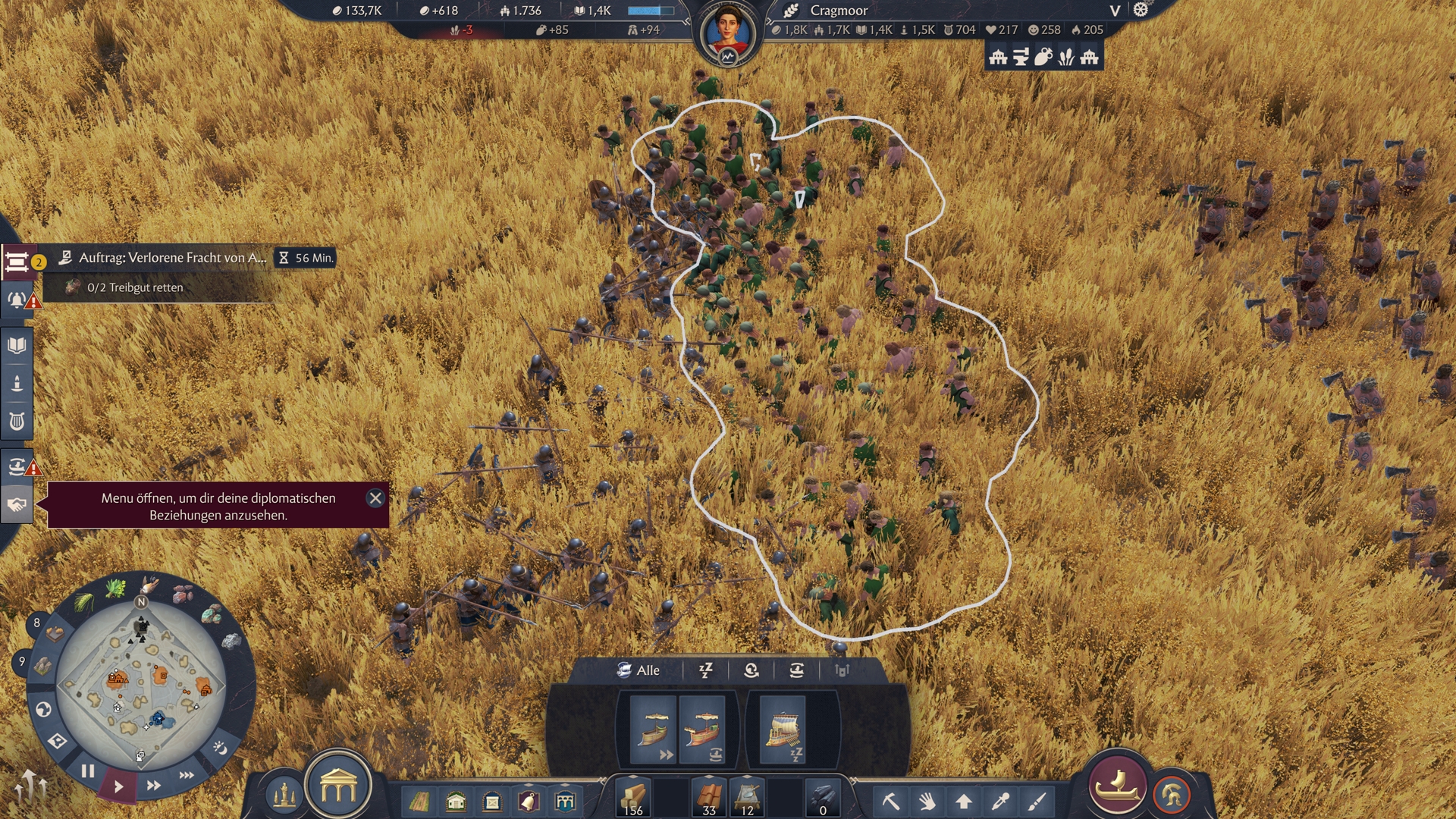Toggle the day-night cycle button
Image resolution: width=1456 pixels, height=819 pixels.
pos(220,748)
